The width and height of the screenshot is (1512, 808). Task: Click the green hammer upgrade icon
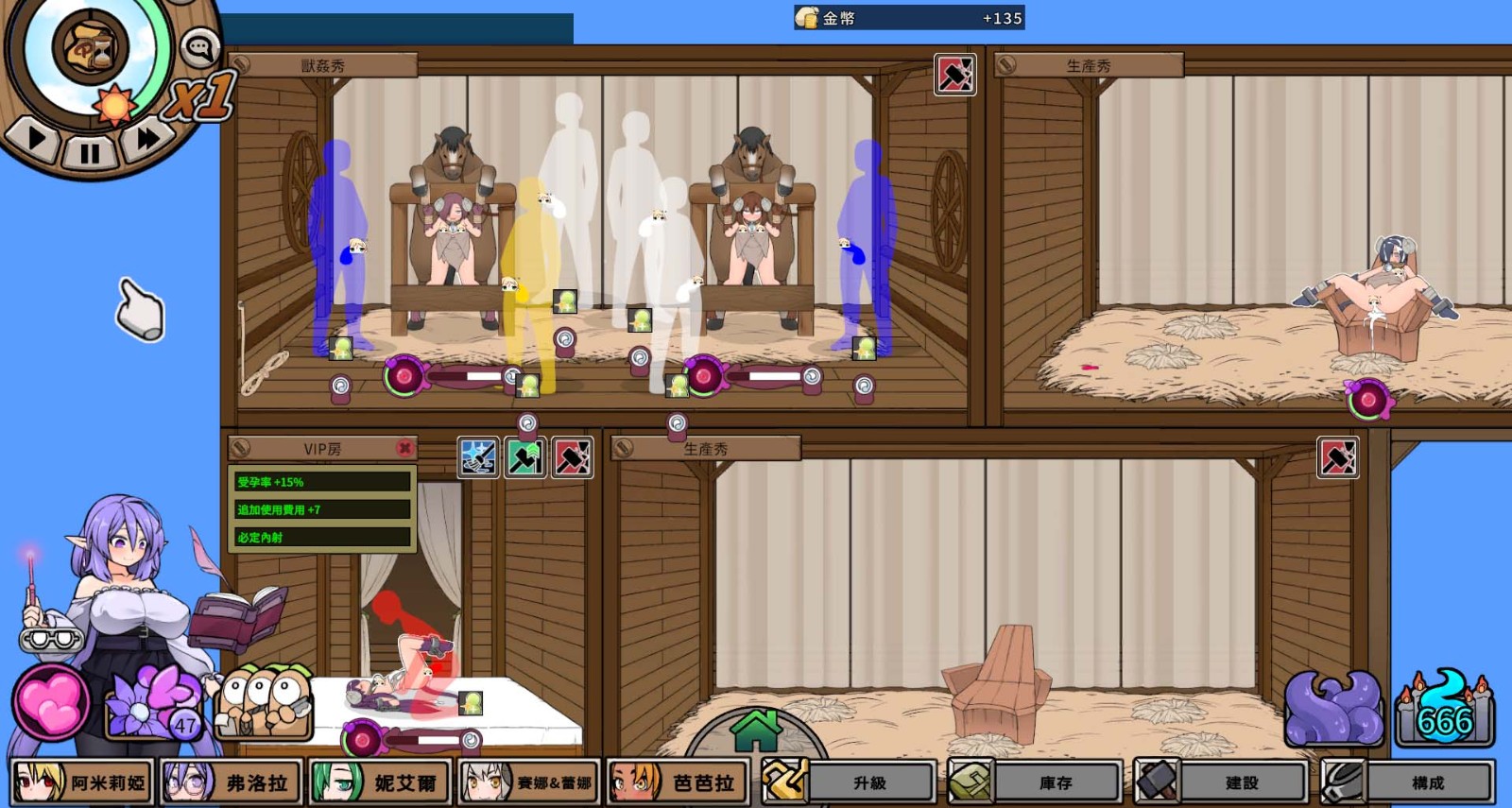[525, 458]
